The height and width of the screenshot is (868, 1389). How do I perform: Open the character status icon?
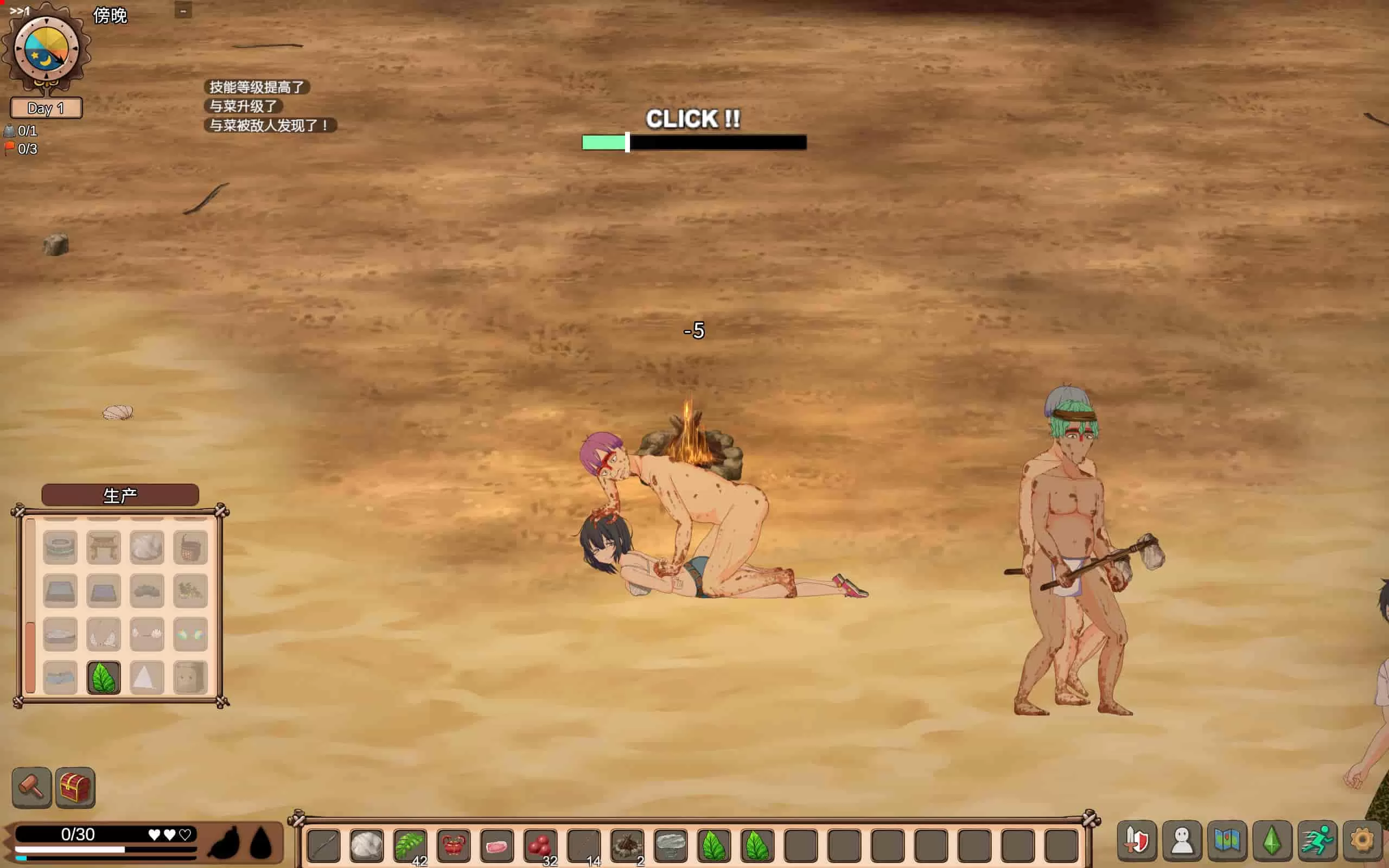click(1182, 840)
